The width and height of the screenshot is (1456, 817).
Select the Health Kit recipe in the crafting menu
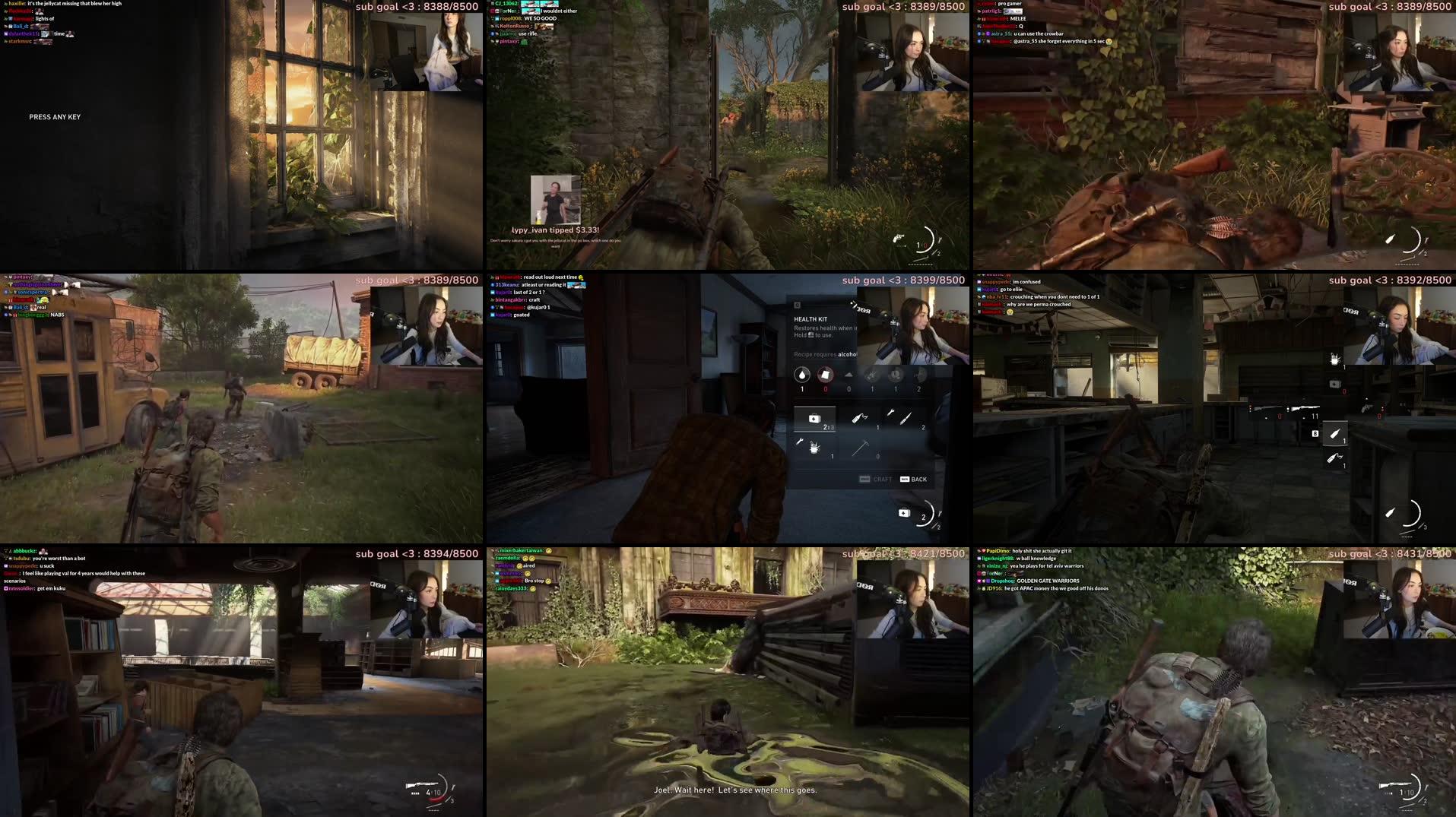click(x=814, y=418)
